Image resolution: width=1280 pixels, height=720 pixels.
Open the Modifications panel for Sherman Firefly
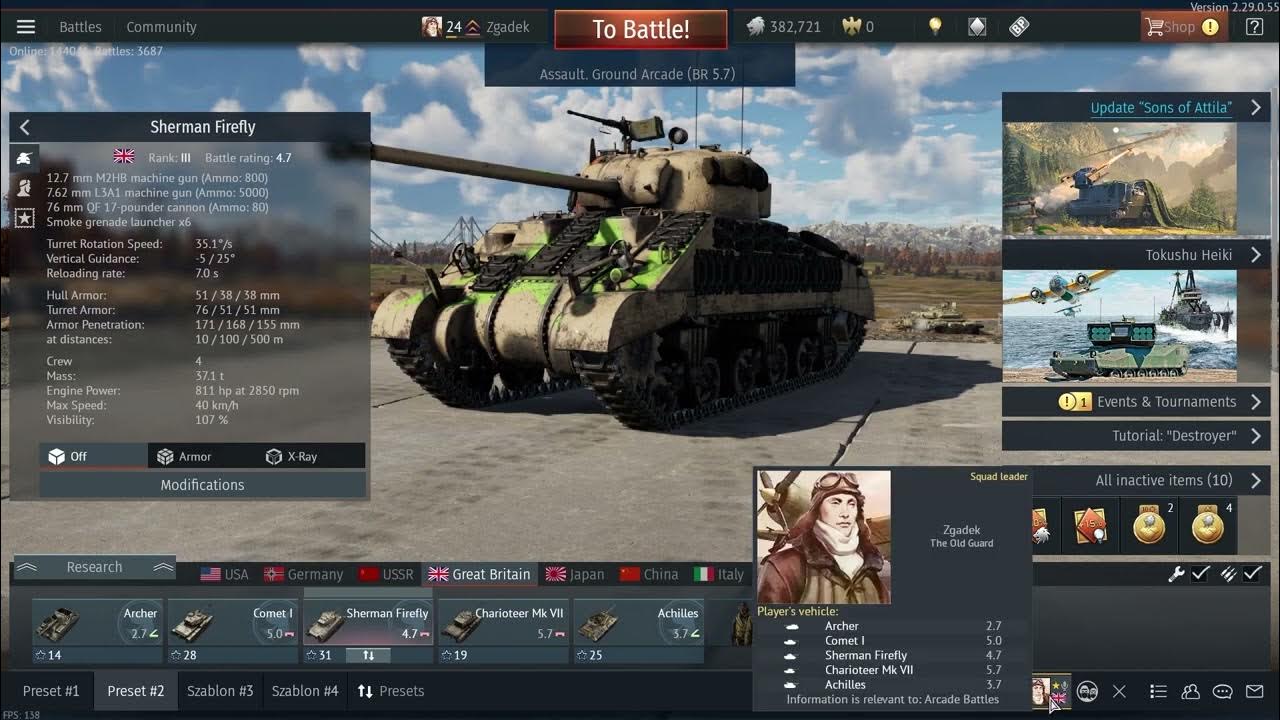201,484
